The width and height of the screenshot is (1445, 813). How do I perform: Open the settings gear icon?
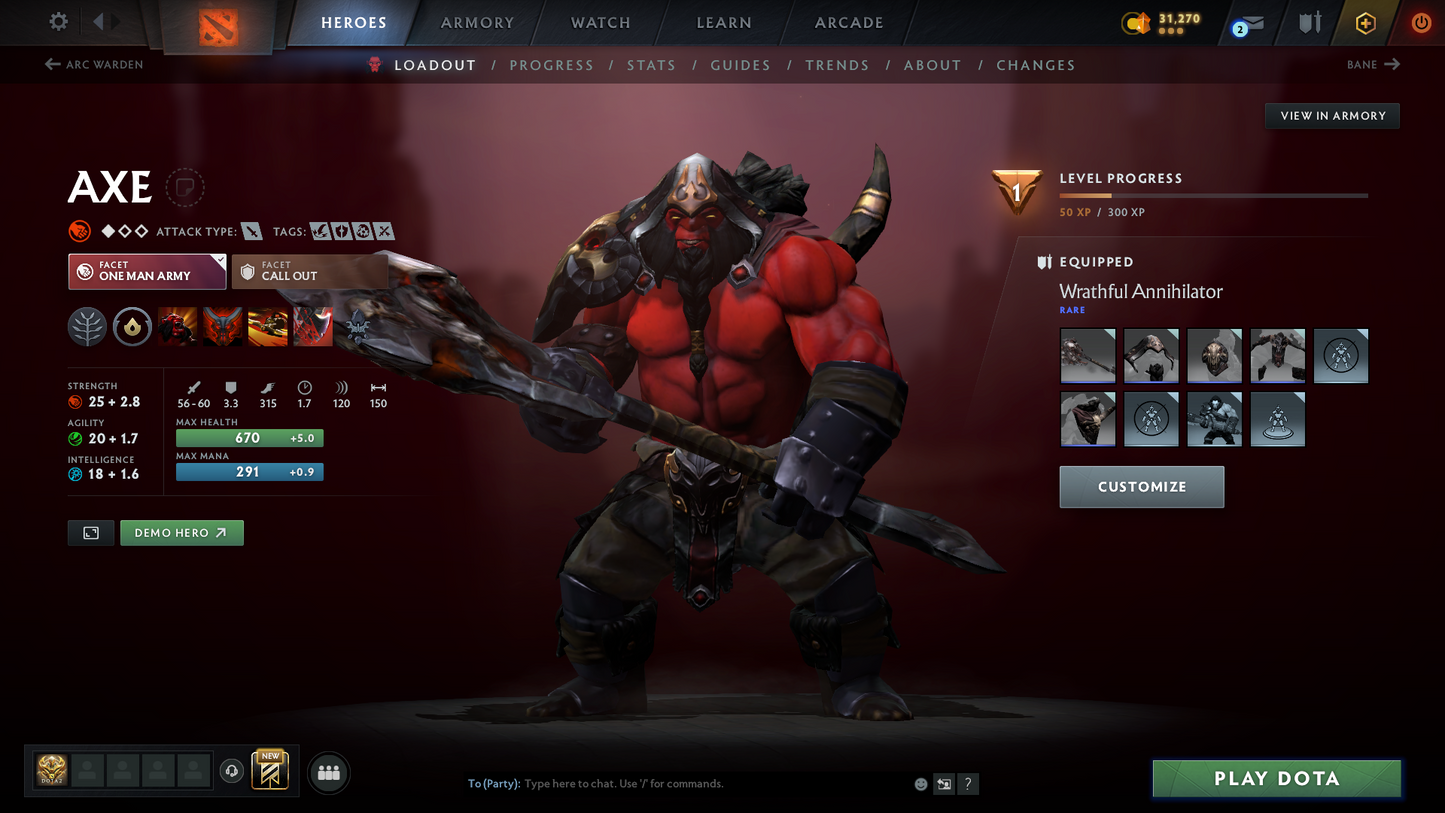tap(57, 22)
